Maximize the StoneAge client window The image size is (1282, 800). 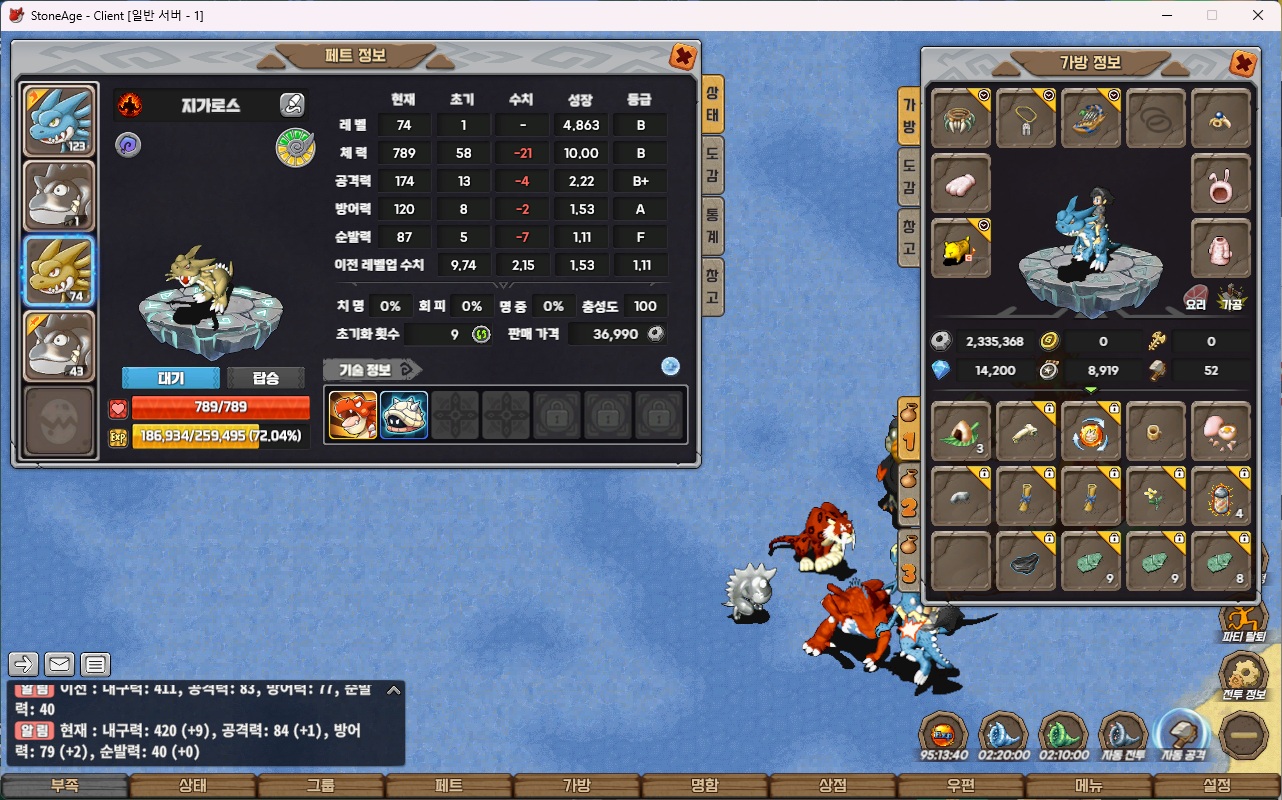tap(1212, 15)
